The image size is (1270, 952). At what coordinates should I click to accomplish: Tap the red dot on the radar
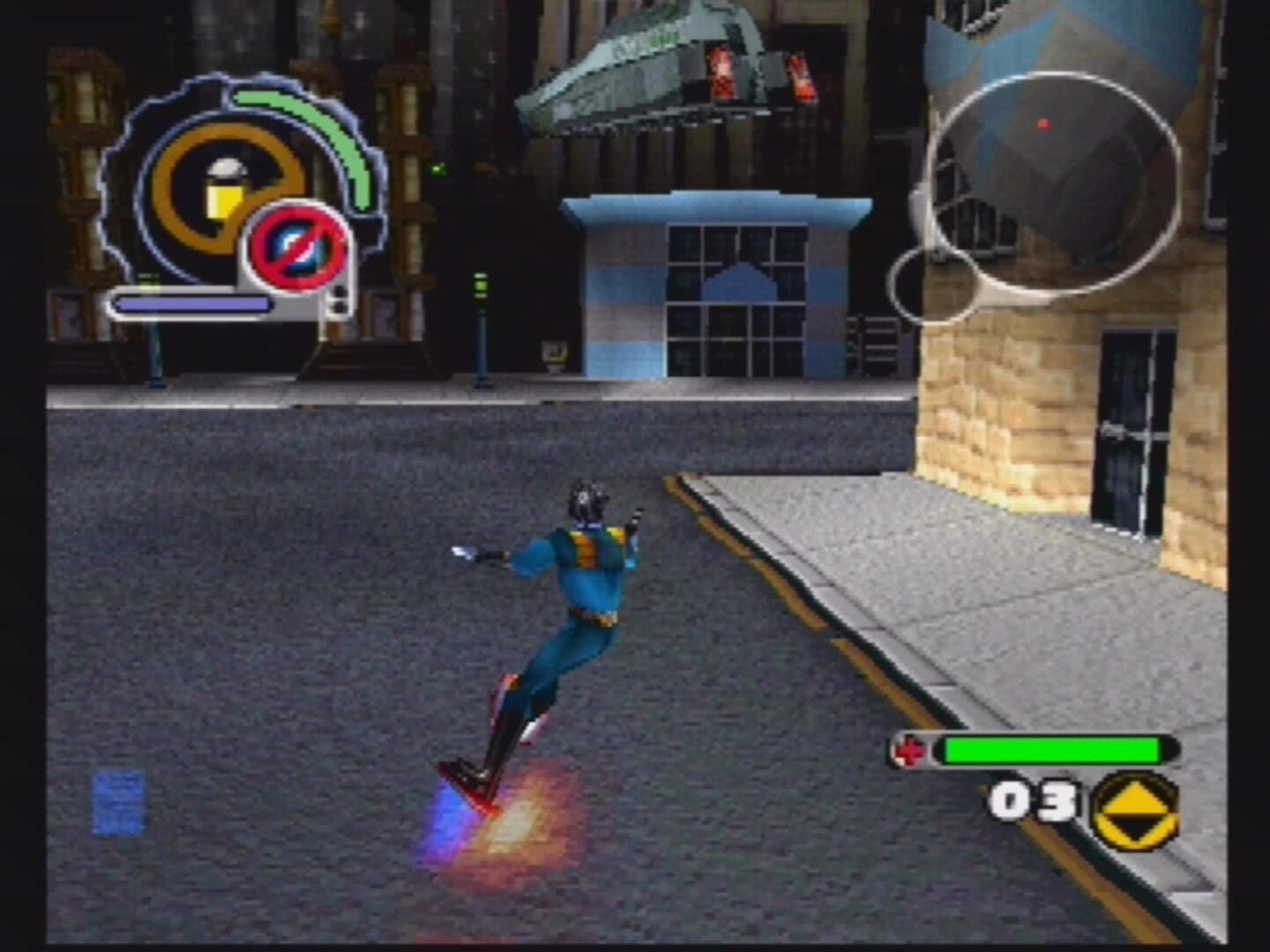coord(1044,124)
